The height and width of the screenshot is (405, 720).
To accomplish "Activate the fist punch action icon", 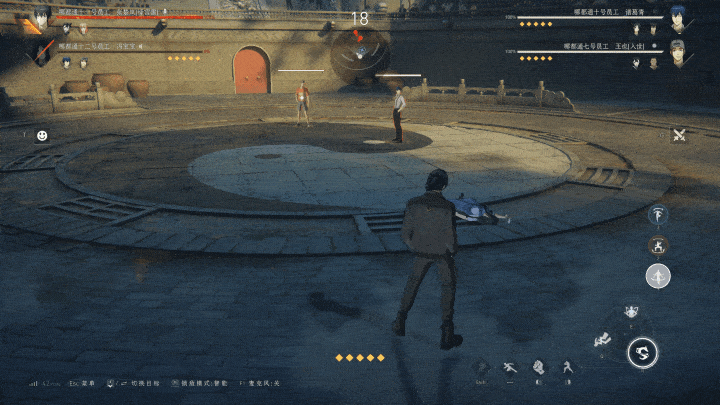I will [538, 367].
